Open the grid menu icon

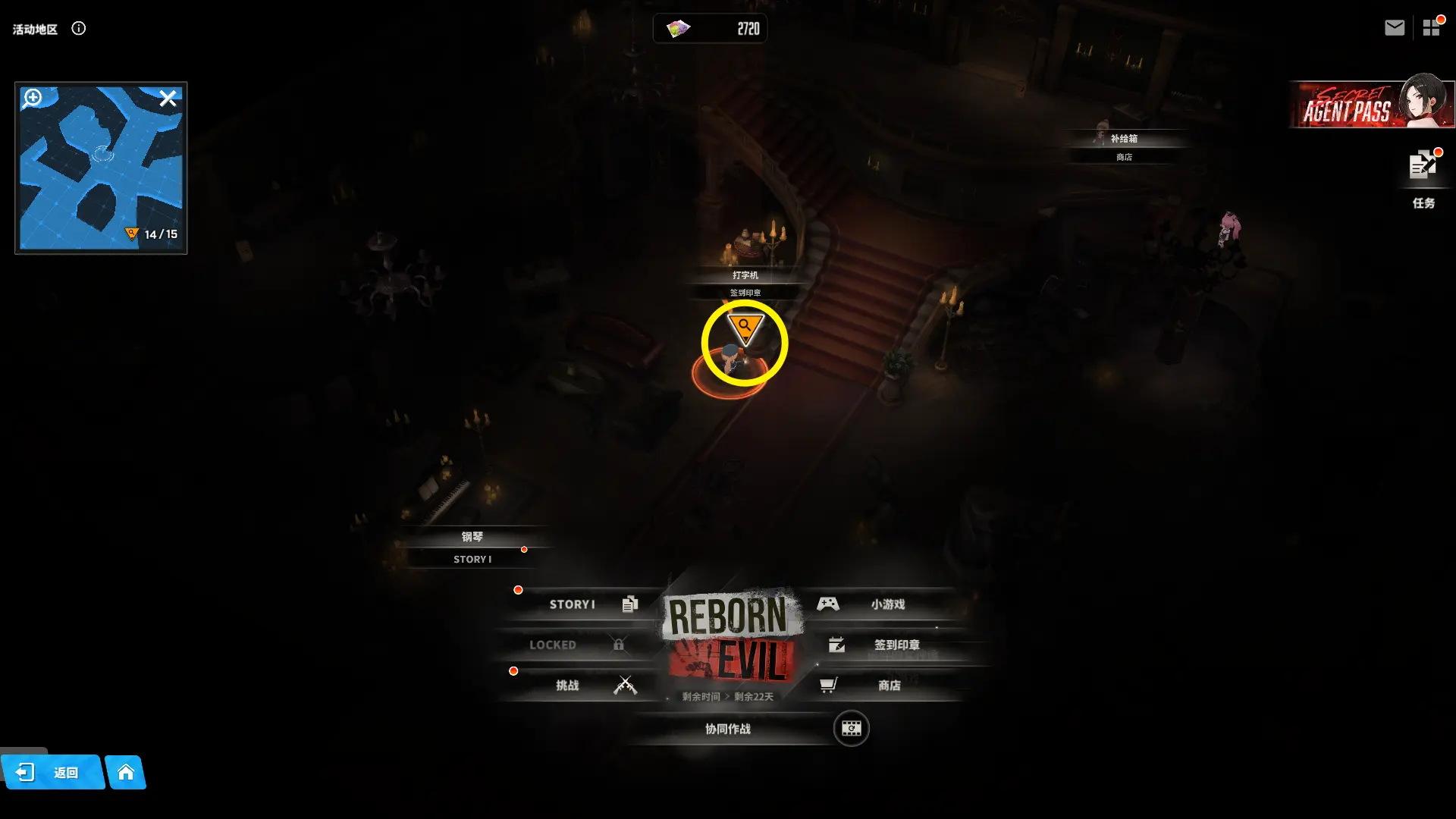click(1431, 28)
